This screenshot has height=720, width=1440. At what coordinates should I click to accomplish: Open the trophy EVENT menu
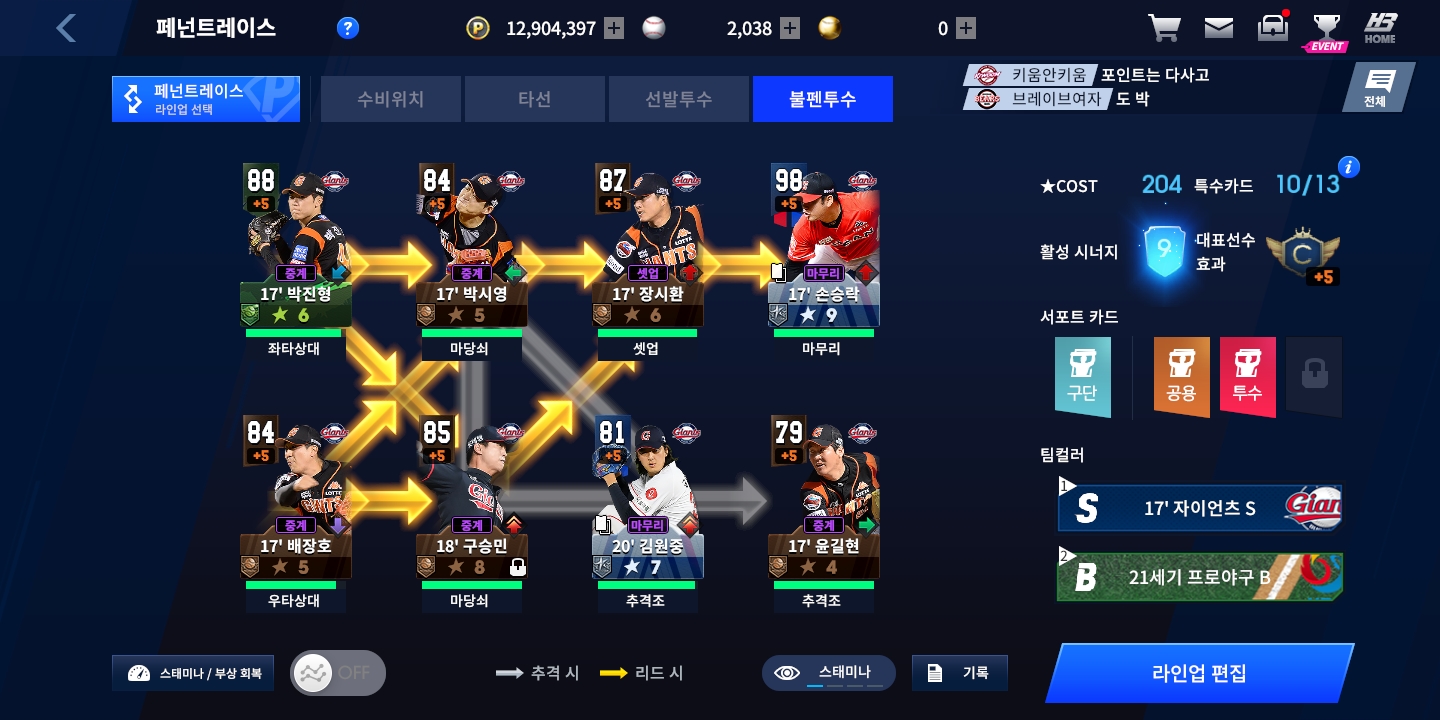(x=1326, y=30)
